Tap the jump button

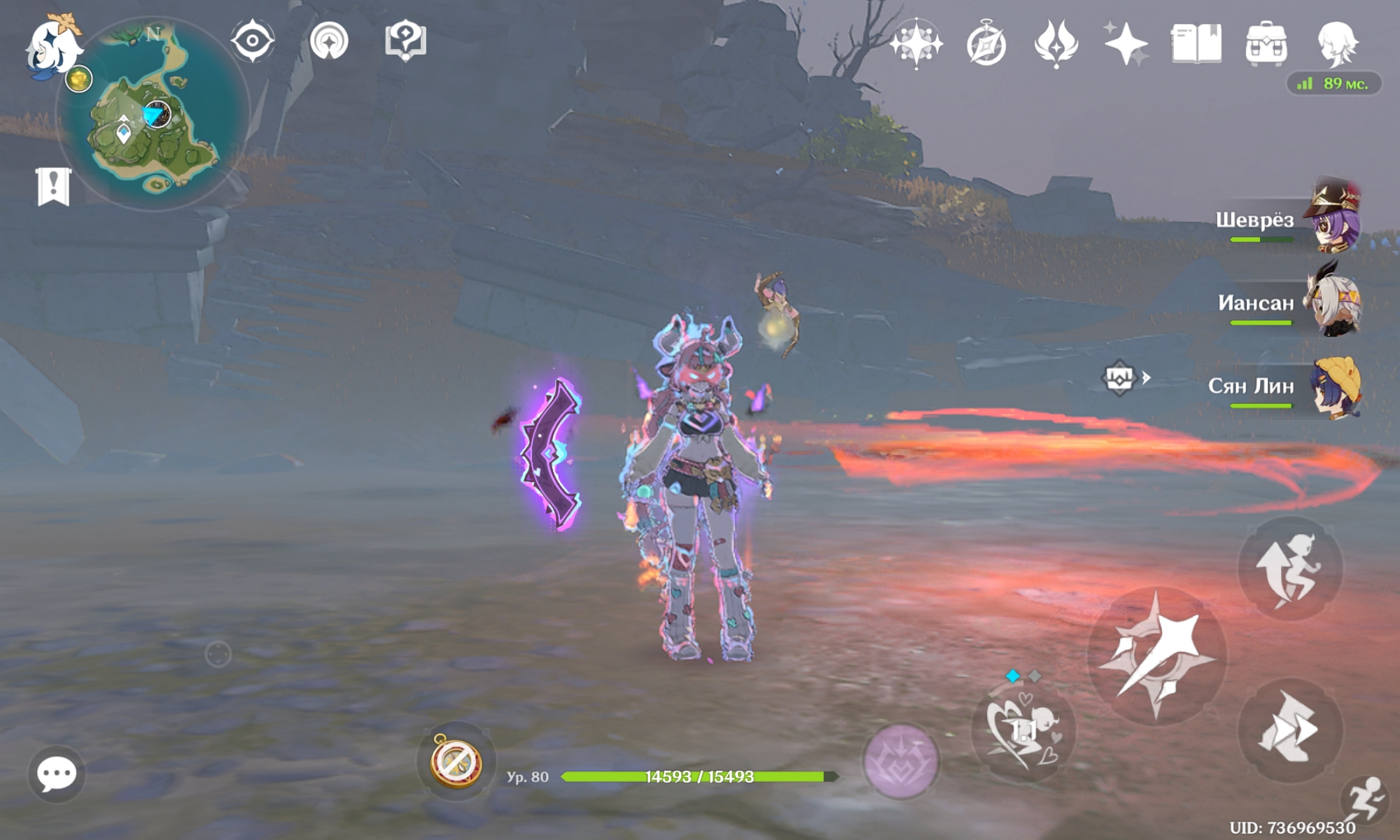(x=1290, y=569)
